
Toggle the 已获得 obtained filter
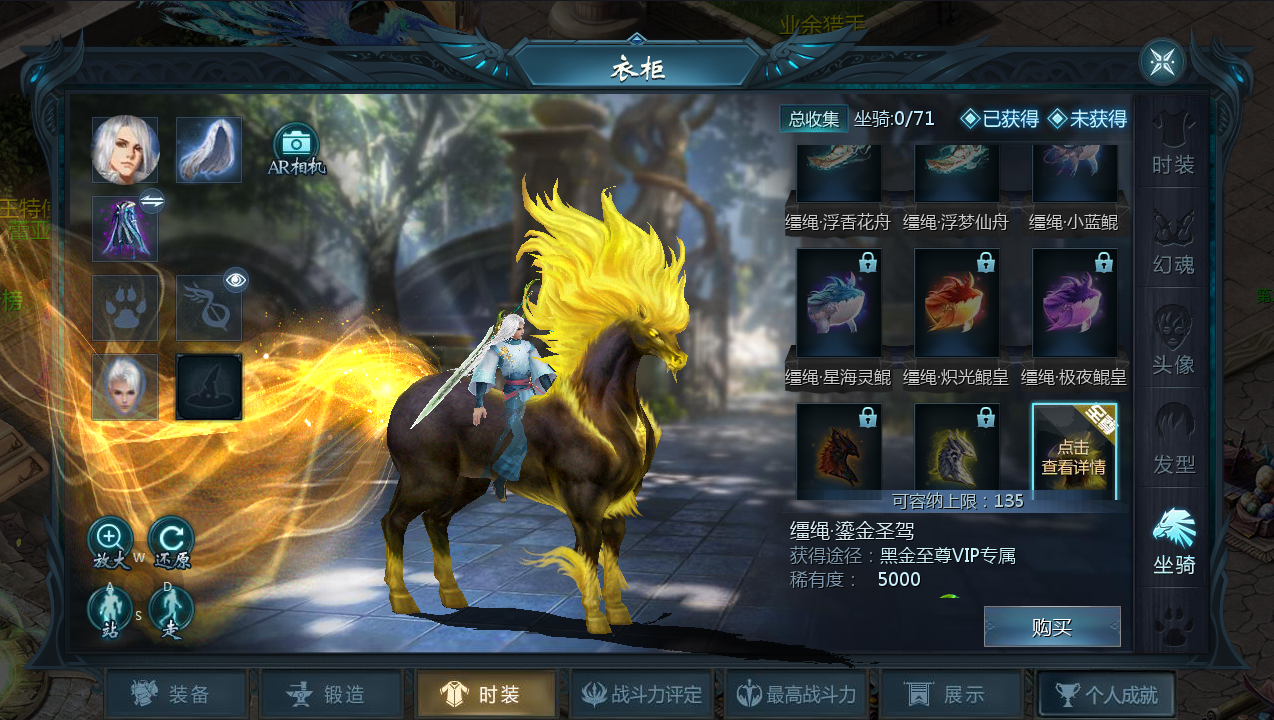pos(999,119)
